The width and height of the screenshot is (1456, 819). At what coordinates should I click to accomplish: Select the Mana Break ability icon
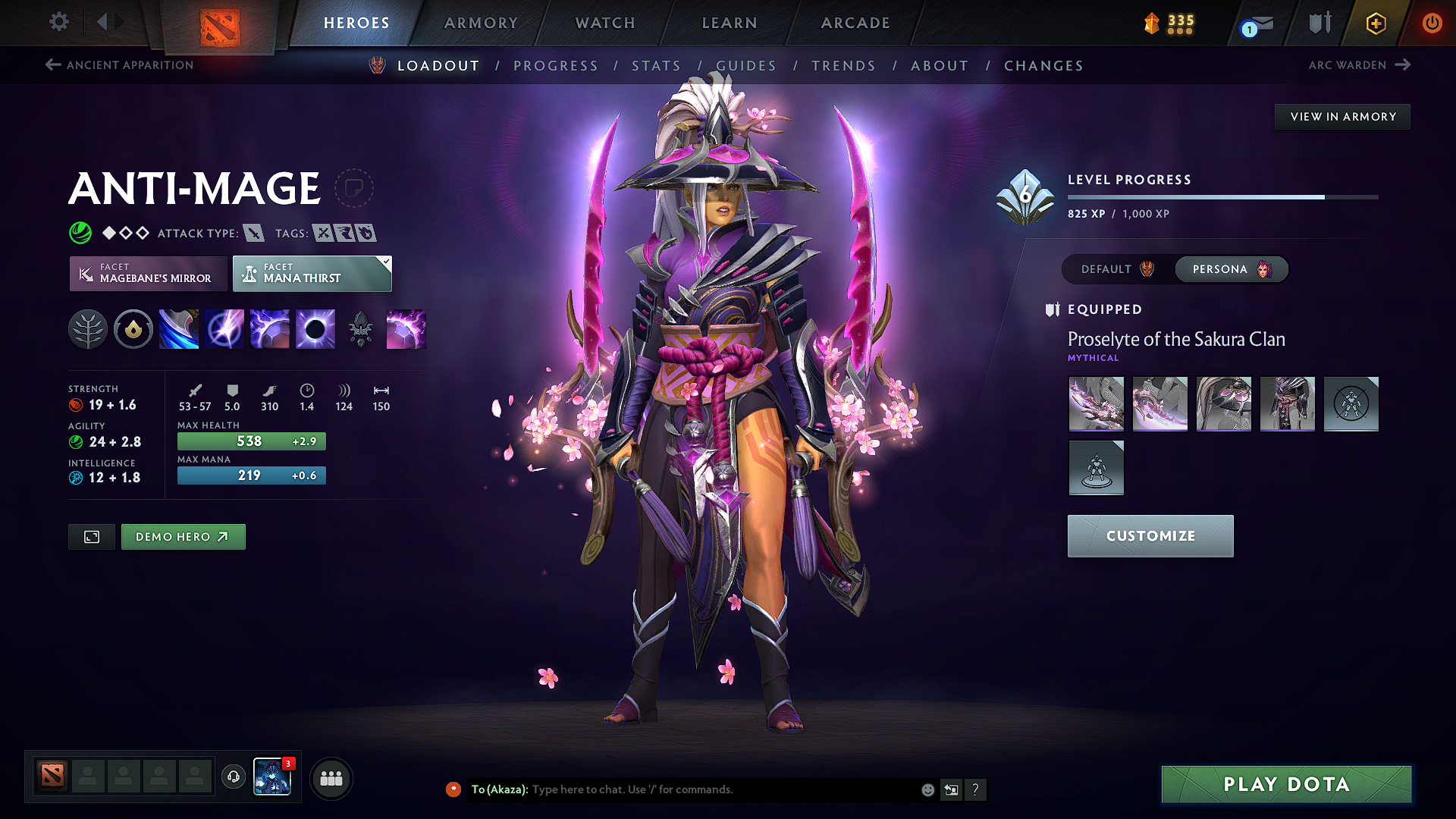[179, 328]
